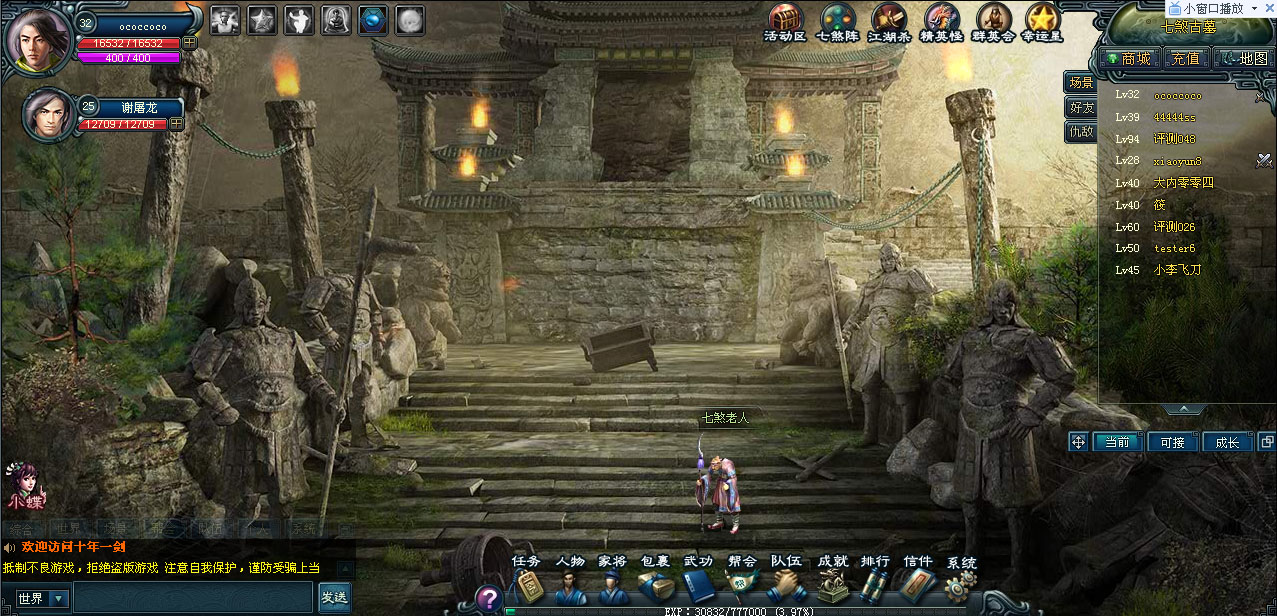Open the 任务 quest menu
The height and width of the screenshot is (616, 1277).
(527, 583)
